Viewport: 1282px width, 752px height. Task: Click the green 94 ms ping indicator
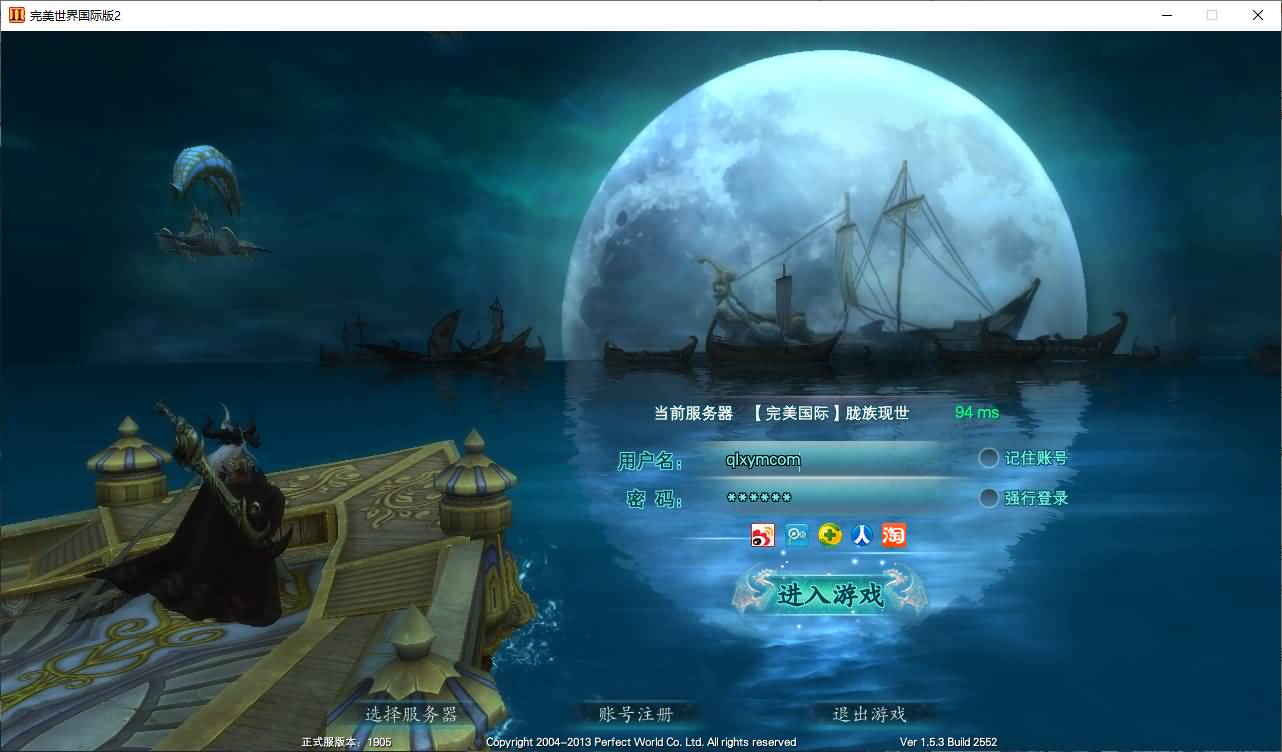[x=977, y=412]
